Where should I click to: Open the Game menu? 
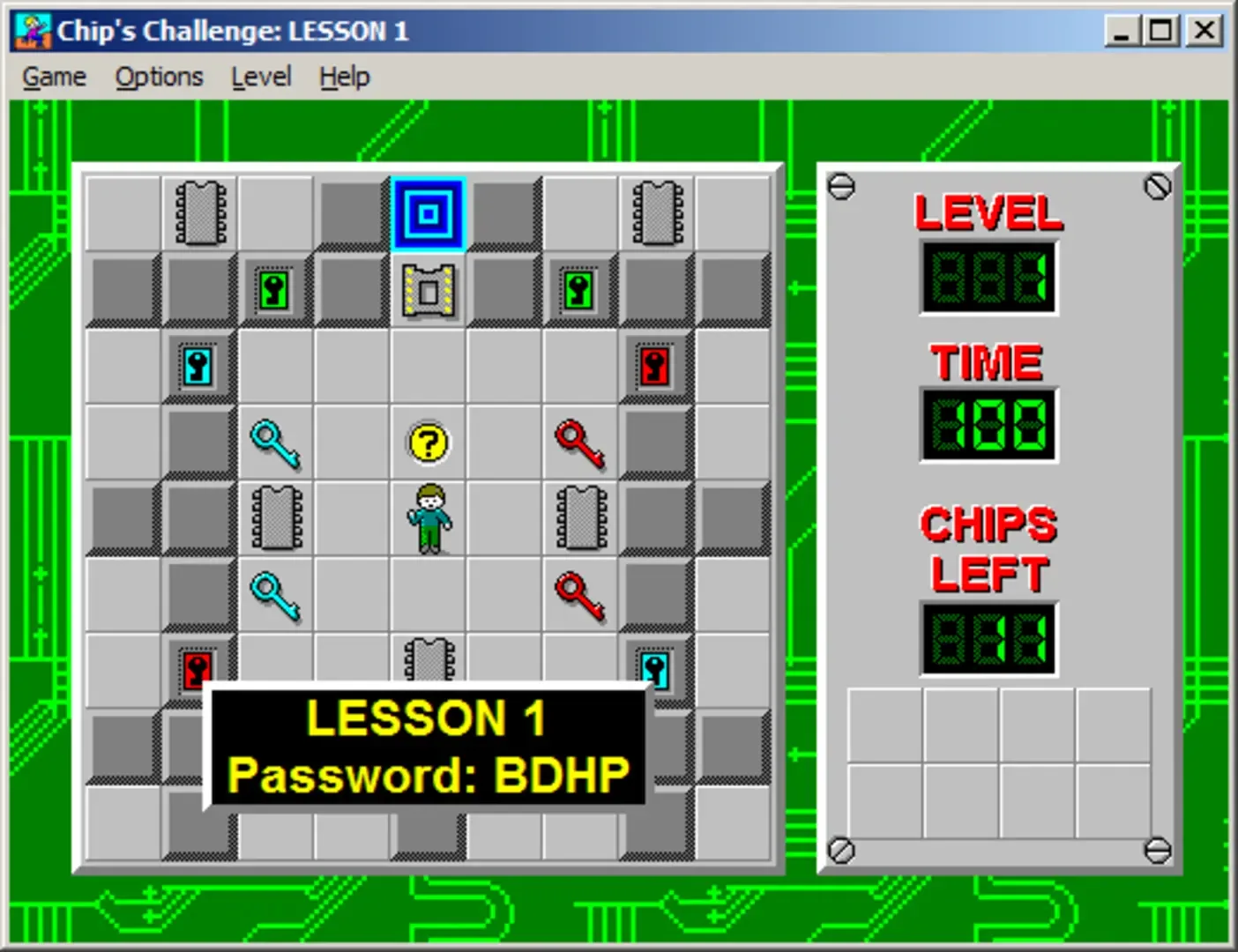click(53, 77)
